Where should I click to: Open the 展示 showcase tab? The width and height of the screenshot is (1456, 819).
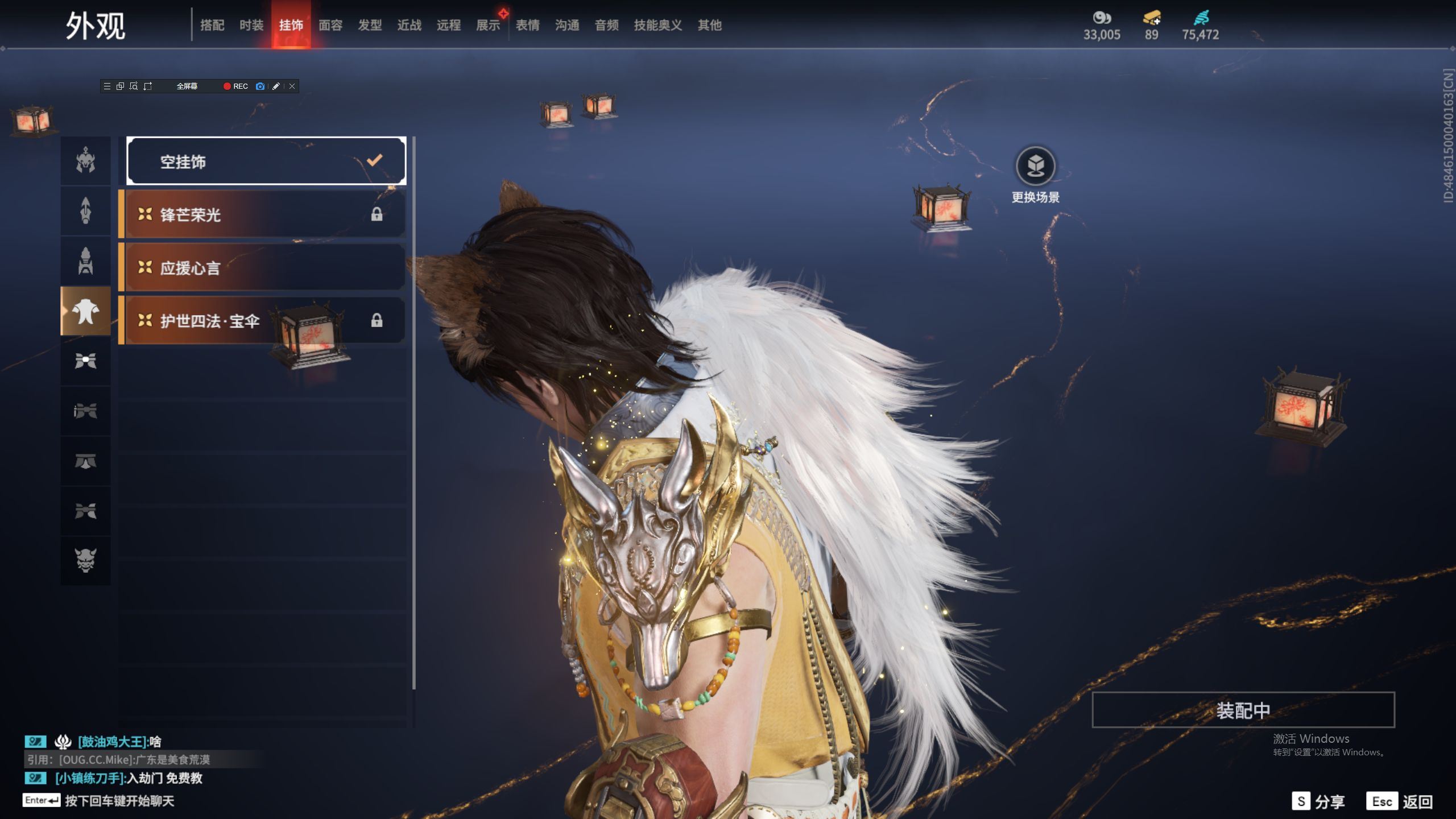point(488,25)
